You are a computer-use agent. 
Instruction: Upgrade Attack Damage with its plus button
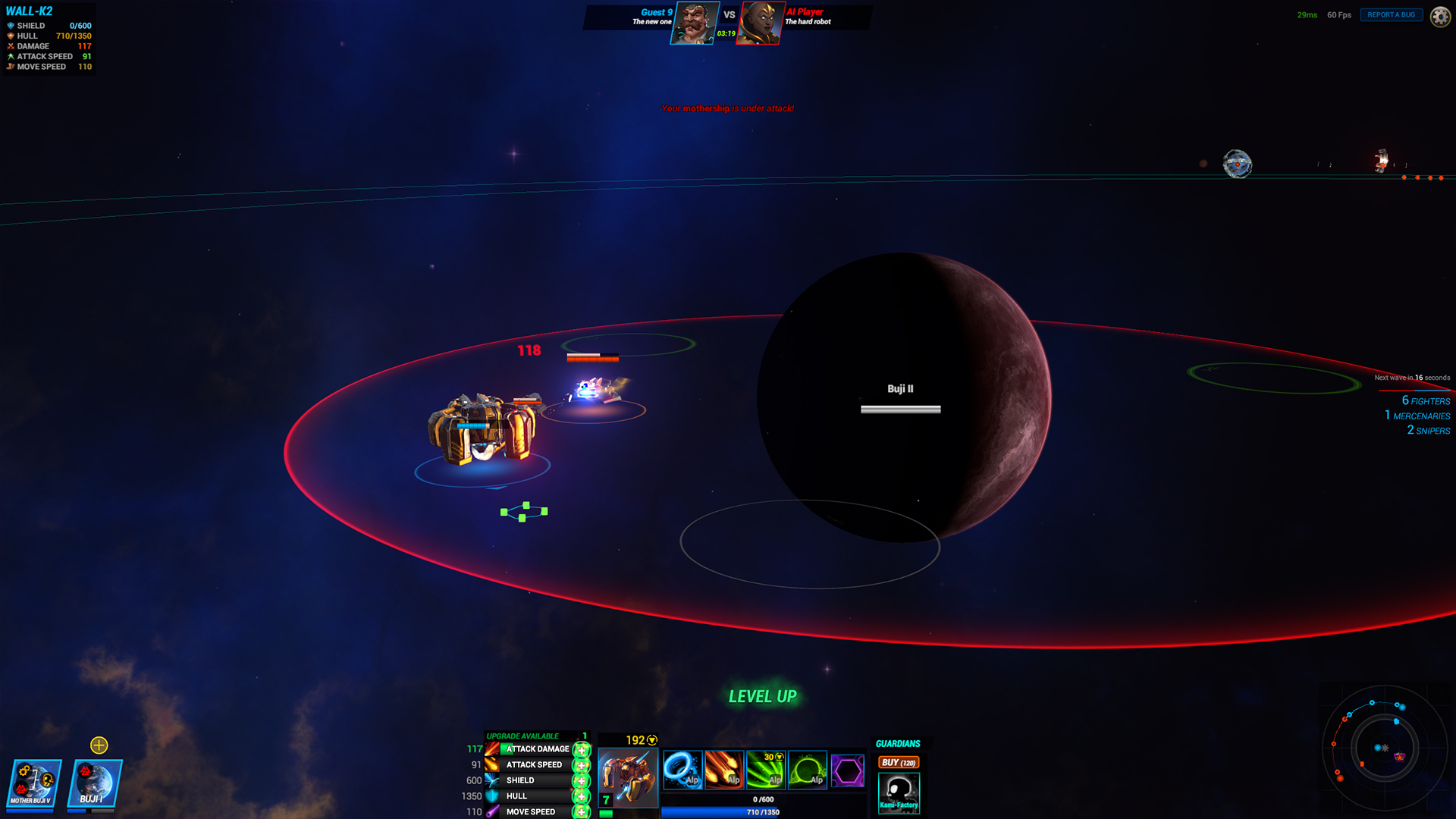pos(580,749)
